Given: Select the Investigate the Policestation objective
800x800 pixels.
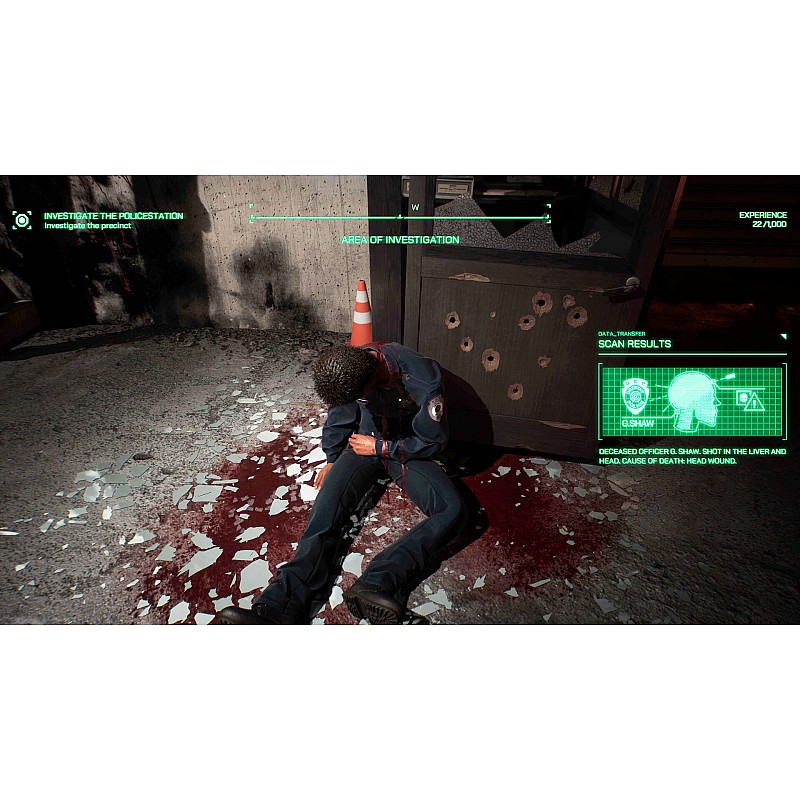Looking at the screenshot, I should point(113,215).
